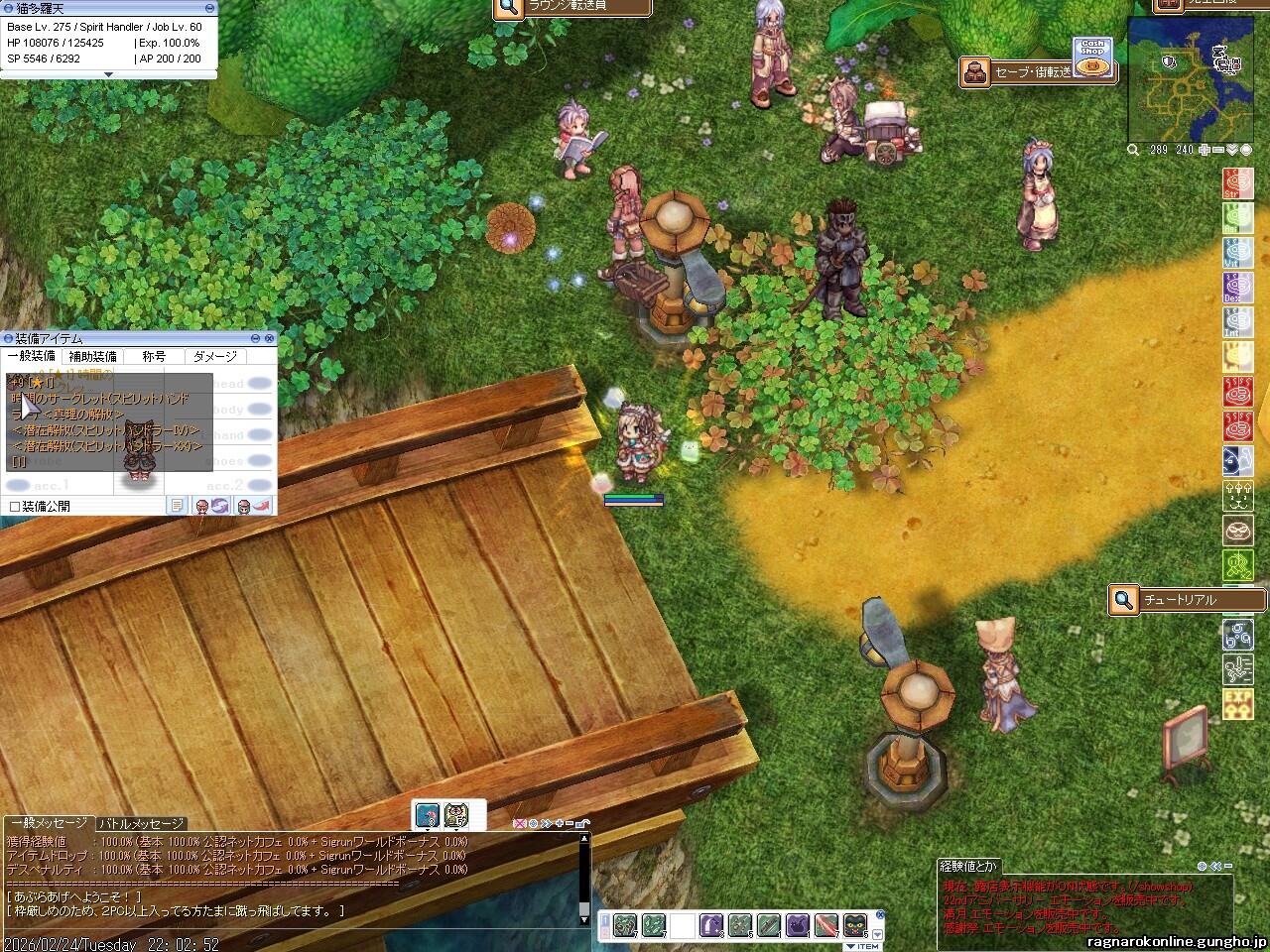Click the town minimap
Screen dimensions: 1270x952
[x=1183, y=81]
